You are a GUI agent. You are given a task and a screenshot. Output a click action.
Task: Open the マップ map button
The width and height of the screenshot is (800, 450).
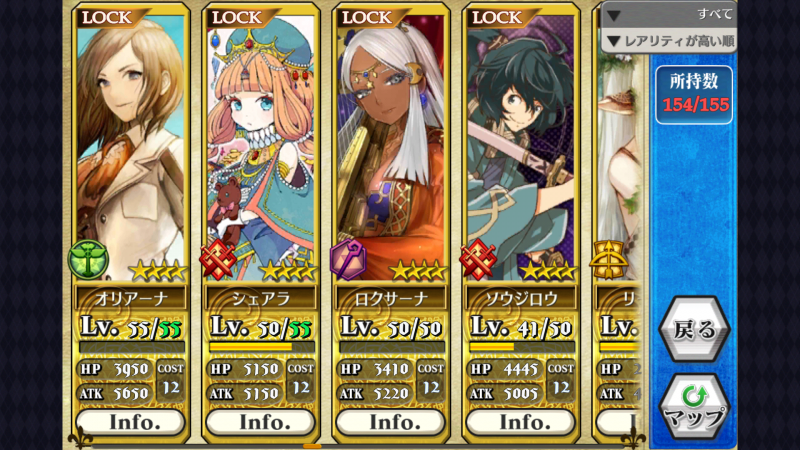point(693,405)
